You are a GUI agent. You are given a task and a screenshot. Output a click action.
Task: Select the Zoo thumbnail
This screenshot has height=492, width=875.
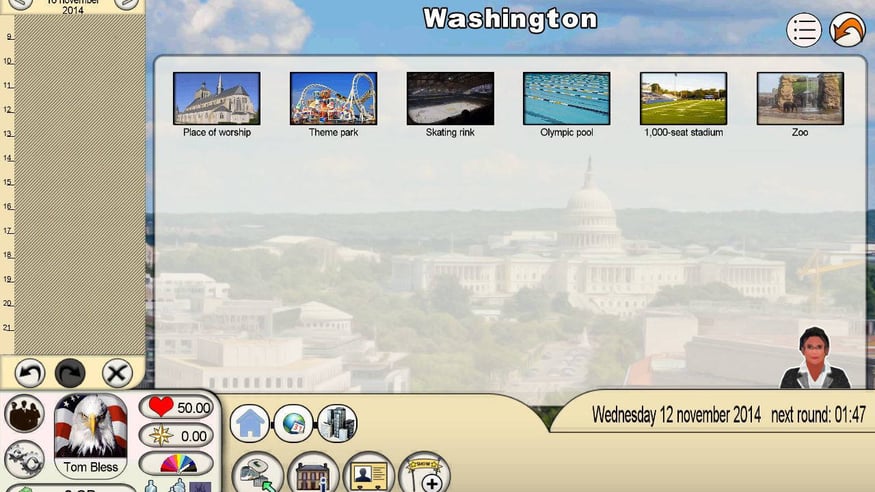[x=800, y=98]
